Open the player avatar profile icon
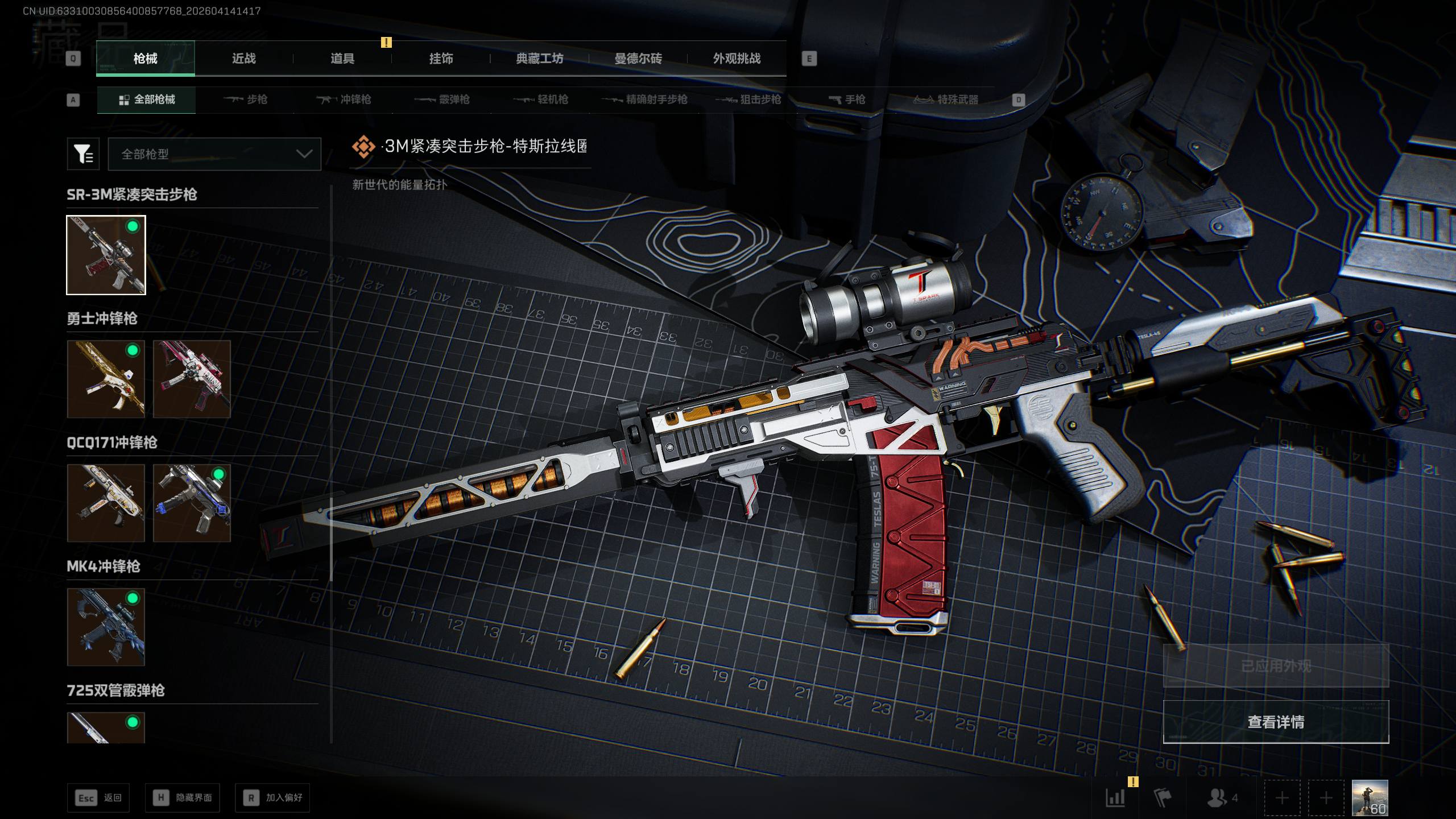 click(1370, 797)
